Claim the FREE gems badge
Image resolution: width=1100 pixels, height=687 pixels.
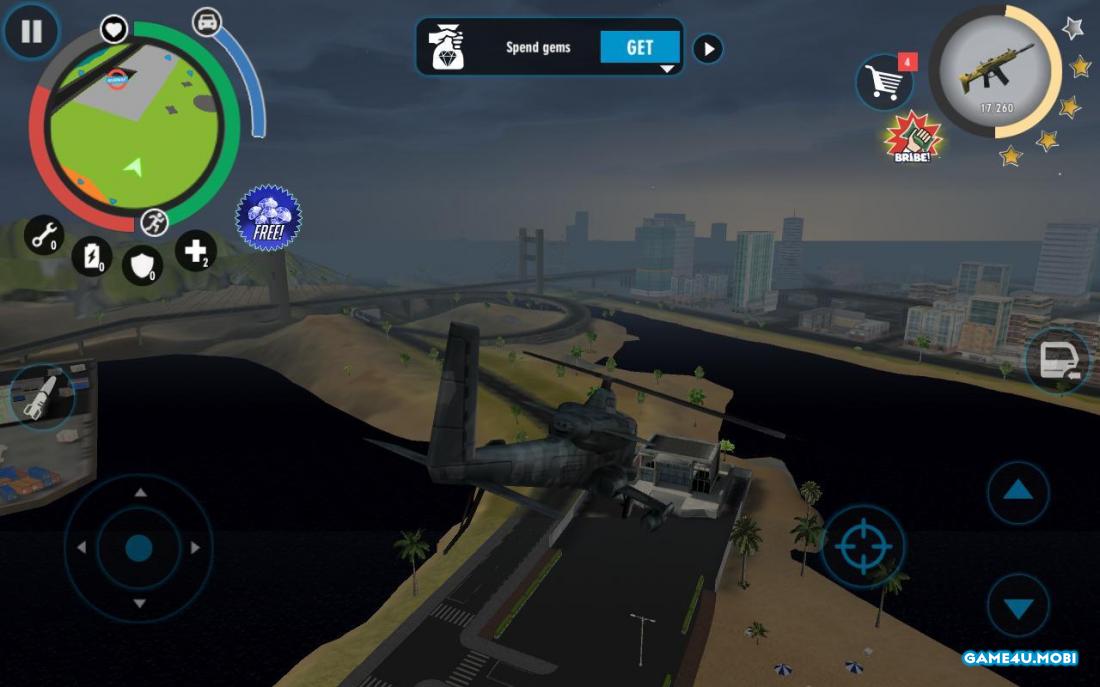(268, 217)
